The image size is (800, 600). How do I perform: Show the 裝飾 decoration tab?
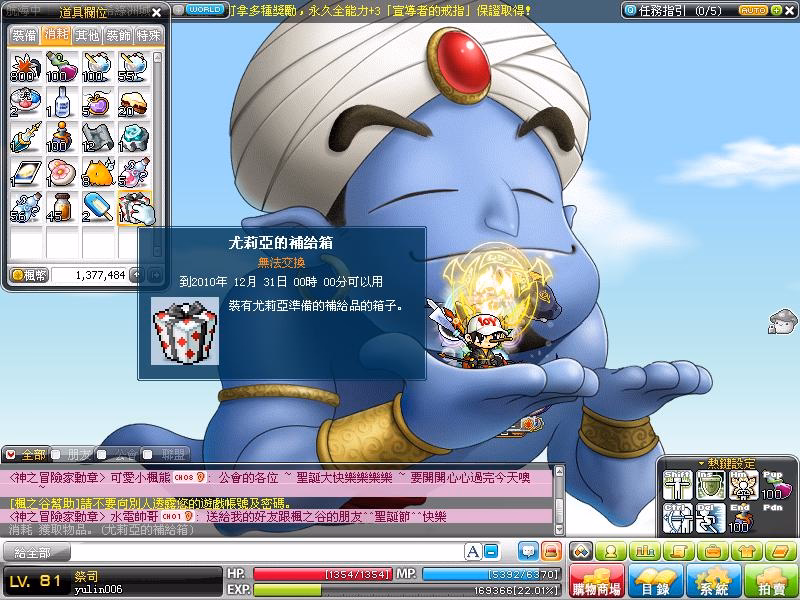pyautogui.click(x=118, y=35)
